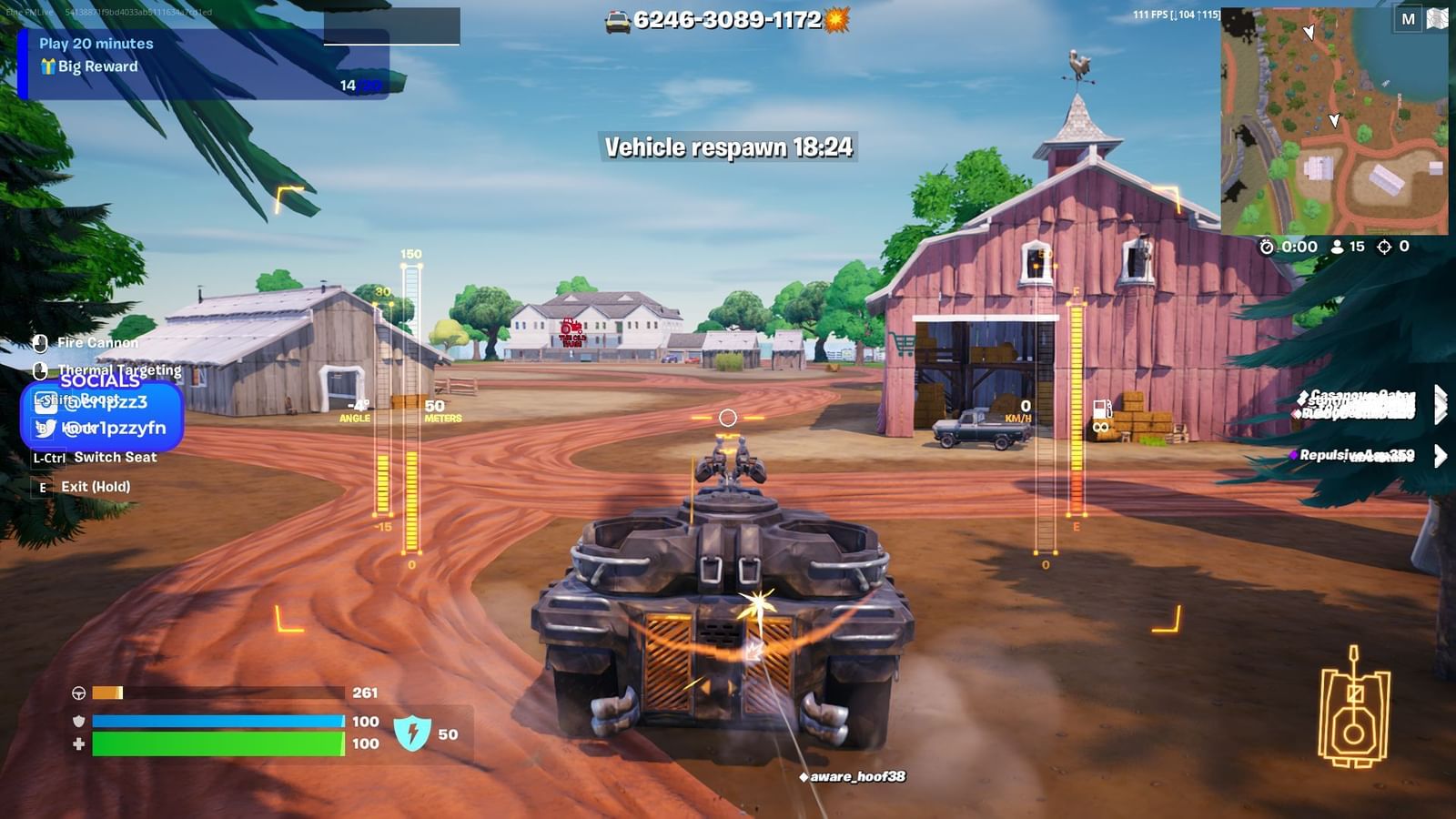Expand the Repulsive quest entry chevron

(x=1440, y=456)
